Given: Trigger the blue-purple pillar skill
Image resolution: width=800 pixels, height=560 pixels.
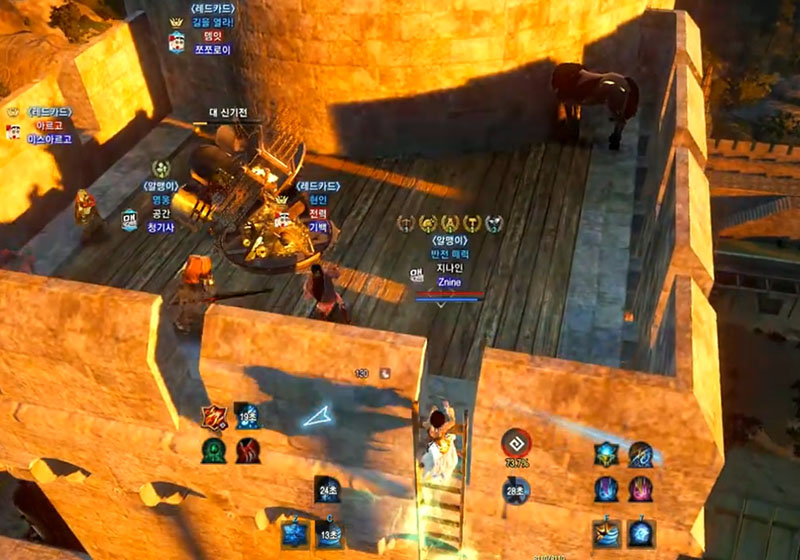Looking at the screenshot, I should pyautogui.click(x=606, y=489).
